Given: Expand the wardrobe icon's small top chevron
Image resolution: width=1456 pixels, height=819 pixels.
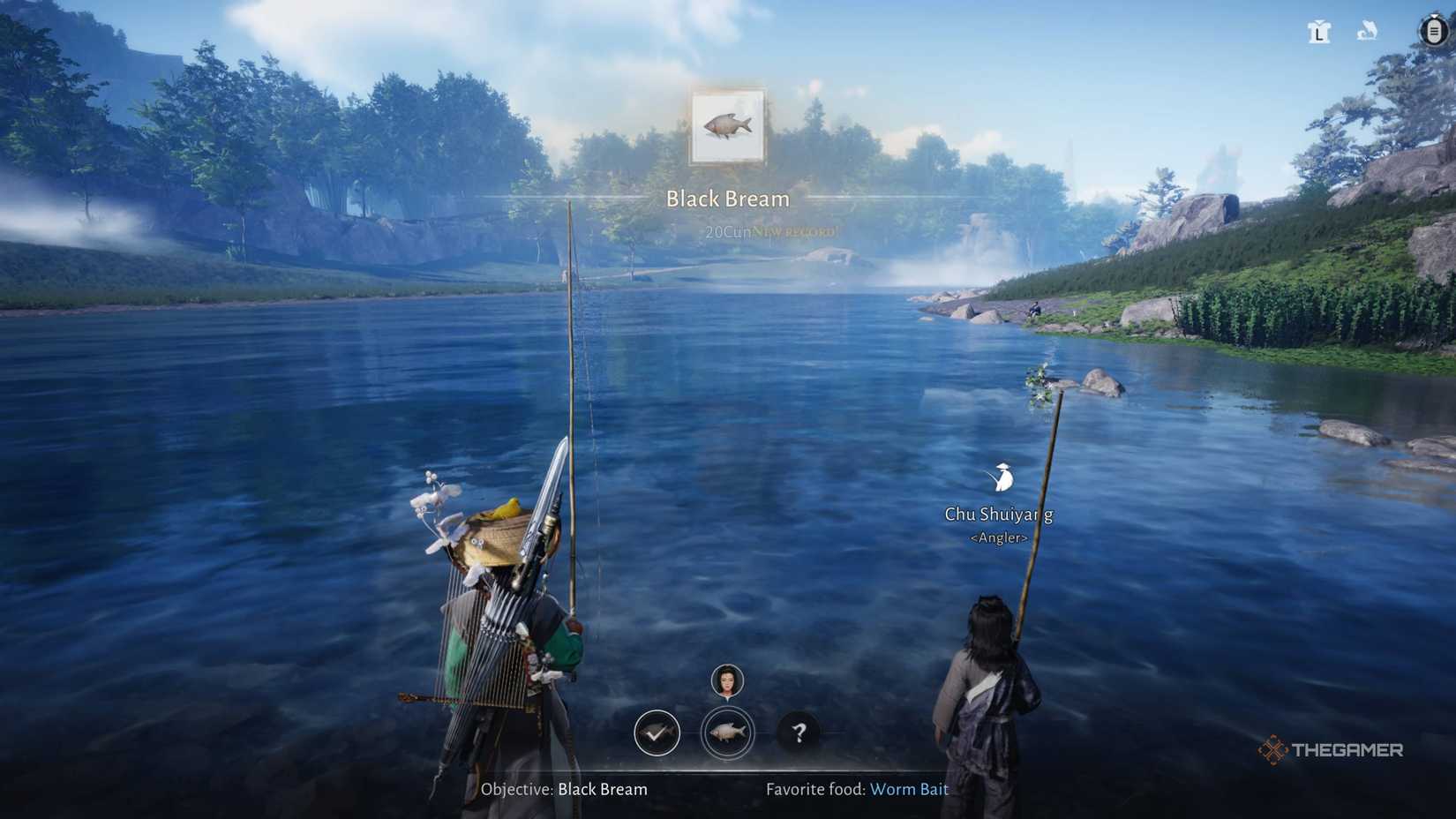Looking at the screenshot, I should click(1318, 22).
